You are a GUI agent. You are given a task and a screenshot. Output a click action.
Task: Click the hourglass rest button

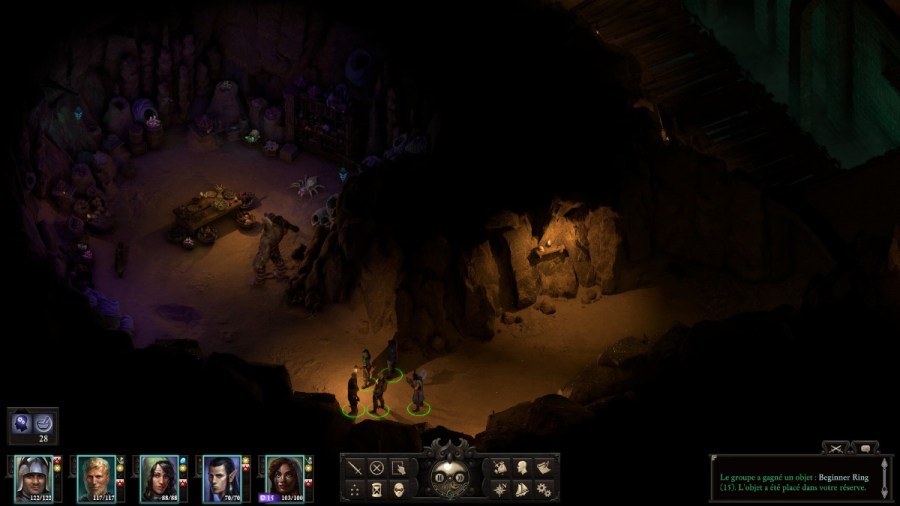(377, 489)
